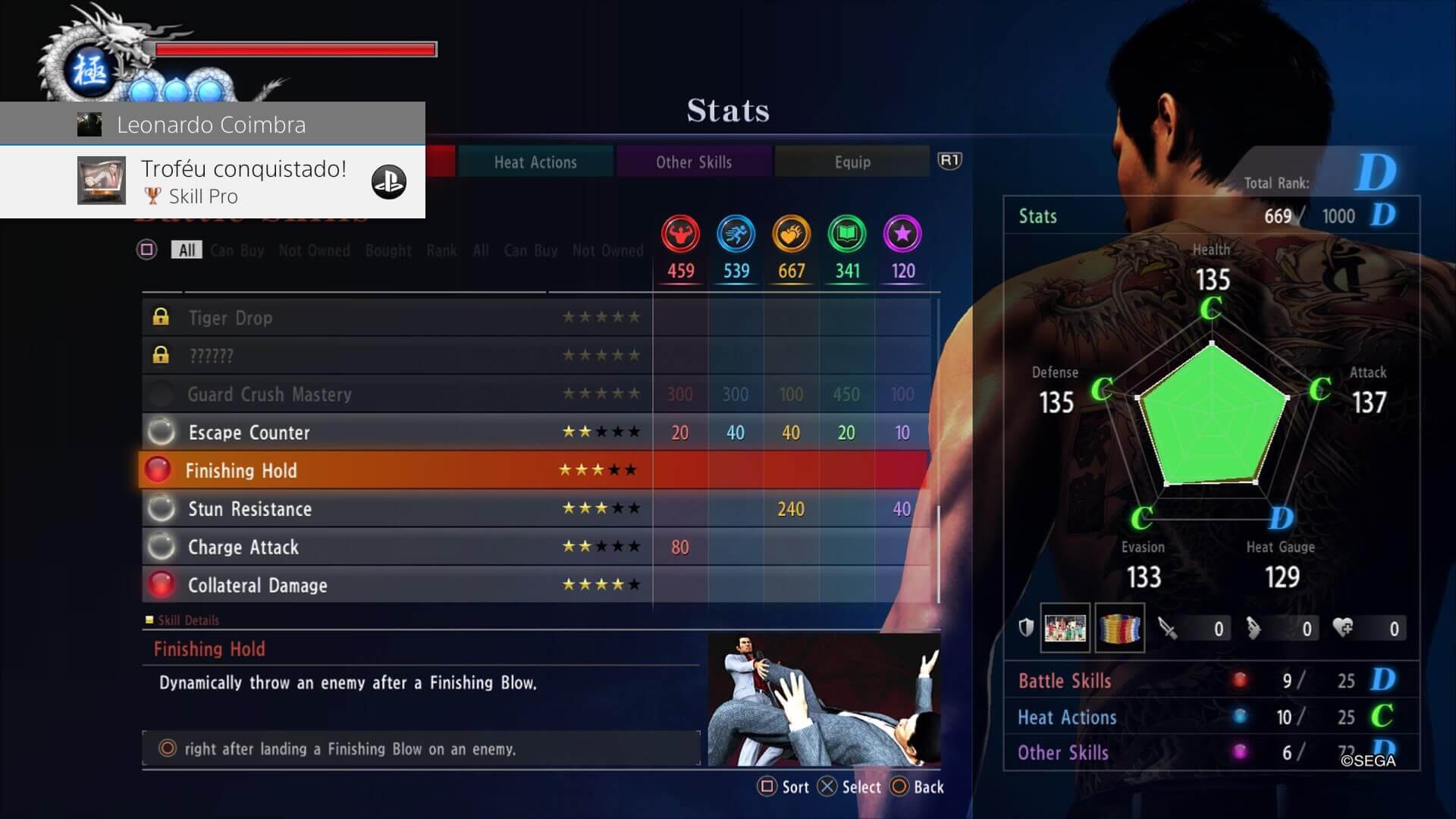1456x819 pixels.
Task: Select the Collateral Damage skill
Action: click(x=394, y=585)
